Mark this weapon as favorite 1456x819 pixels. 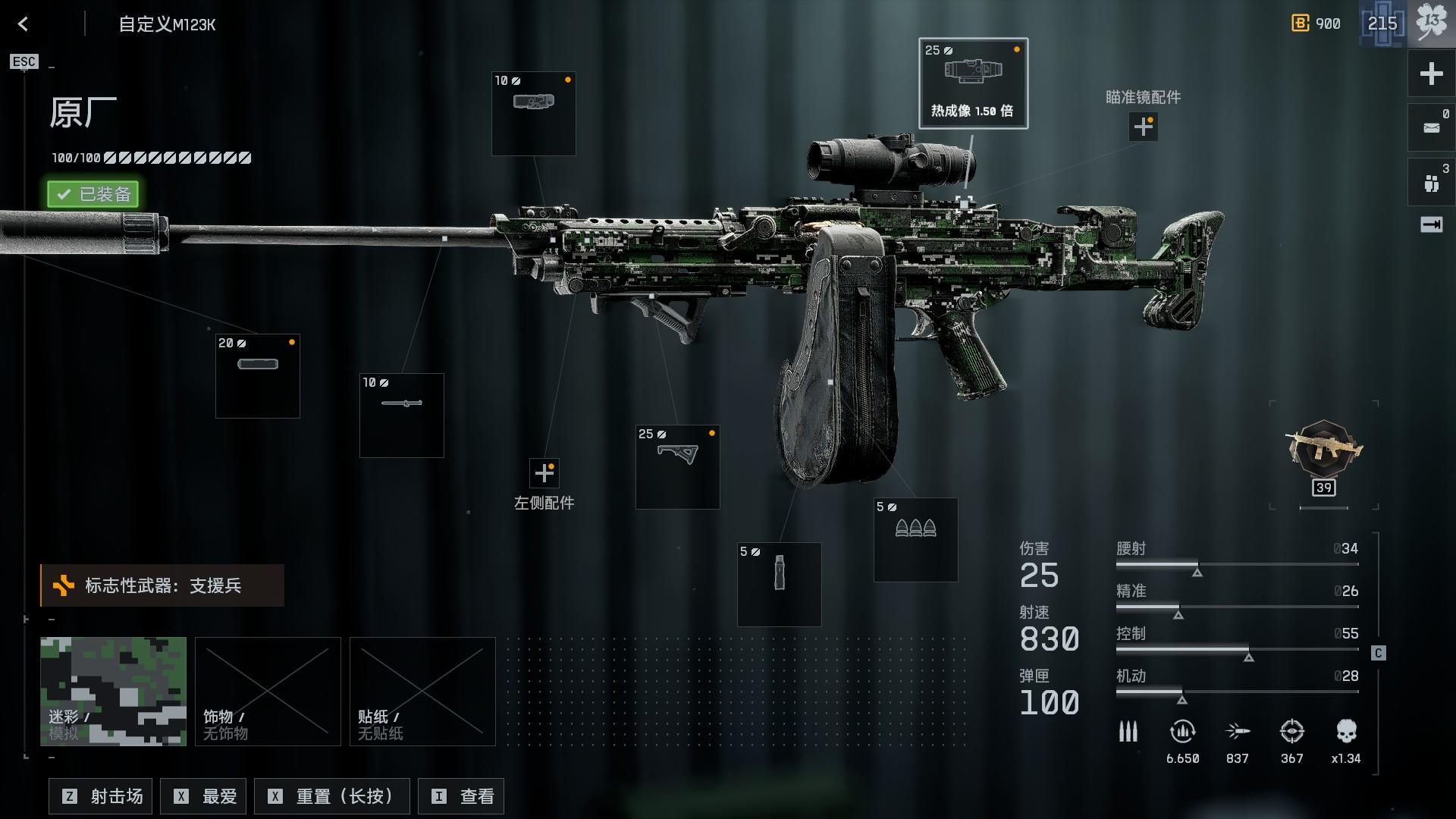tap(206, 796)
